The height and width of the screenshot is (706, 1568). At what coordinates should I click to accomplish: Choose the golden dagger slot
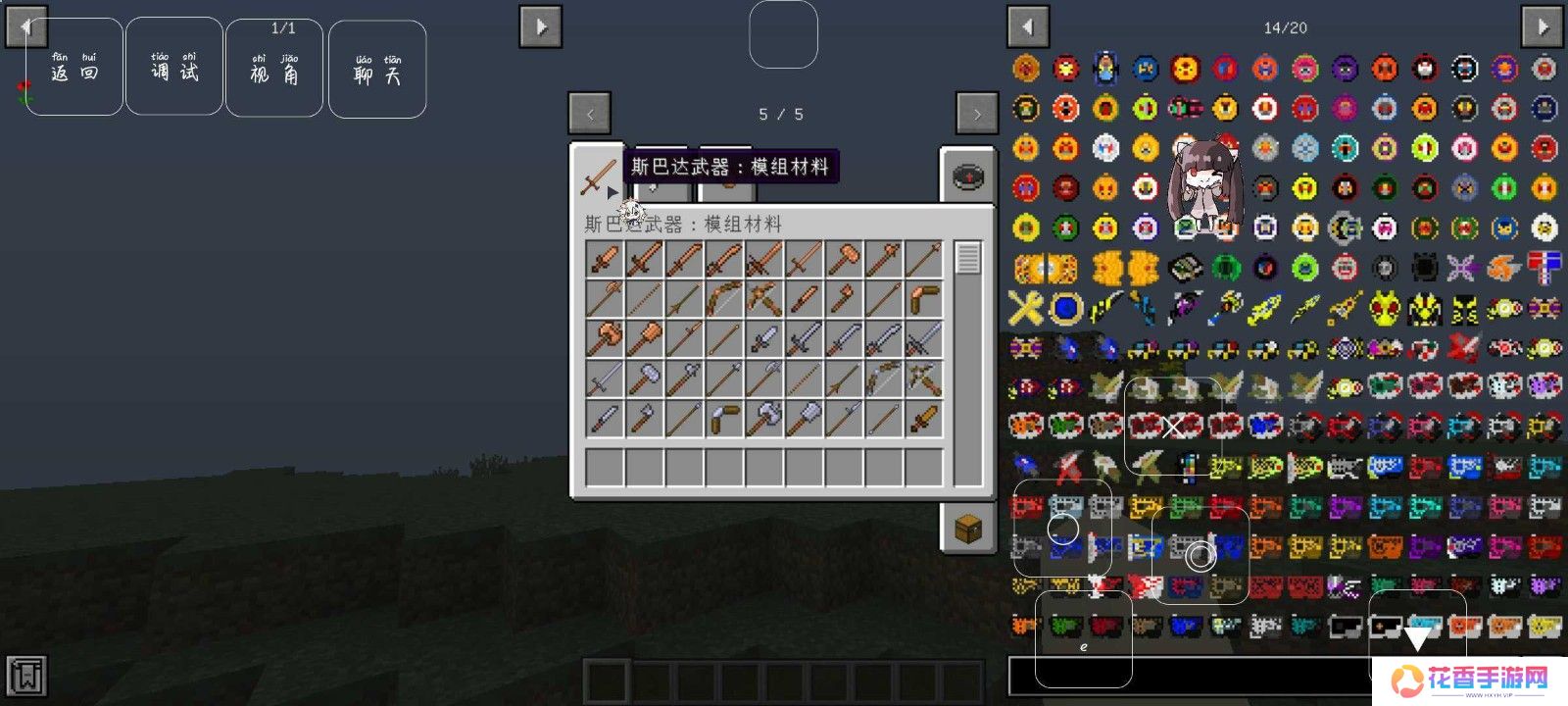tap(923, 419)
